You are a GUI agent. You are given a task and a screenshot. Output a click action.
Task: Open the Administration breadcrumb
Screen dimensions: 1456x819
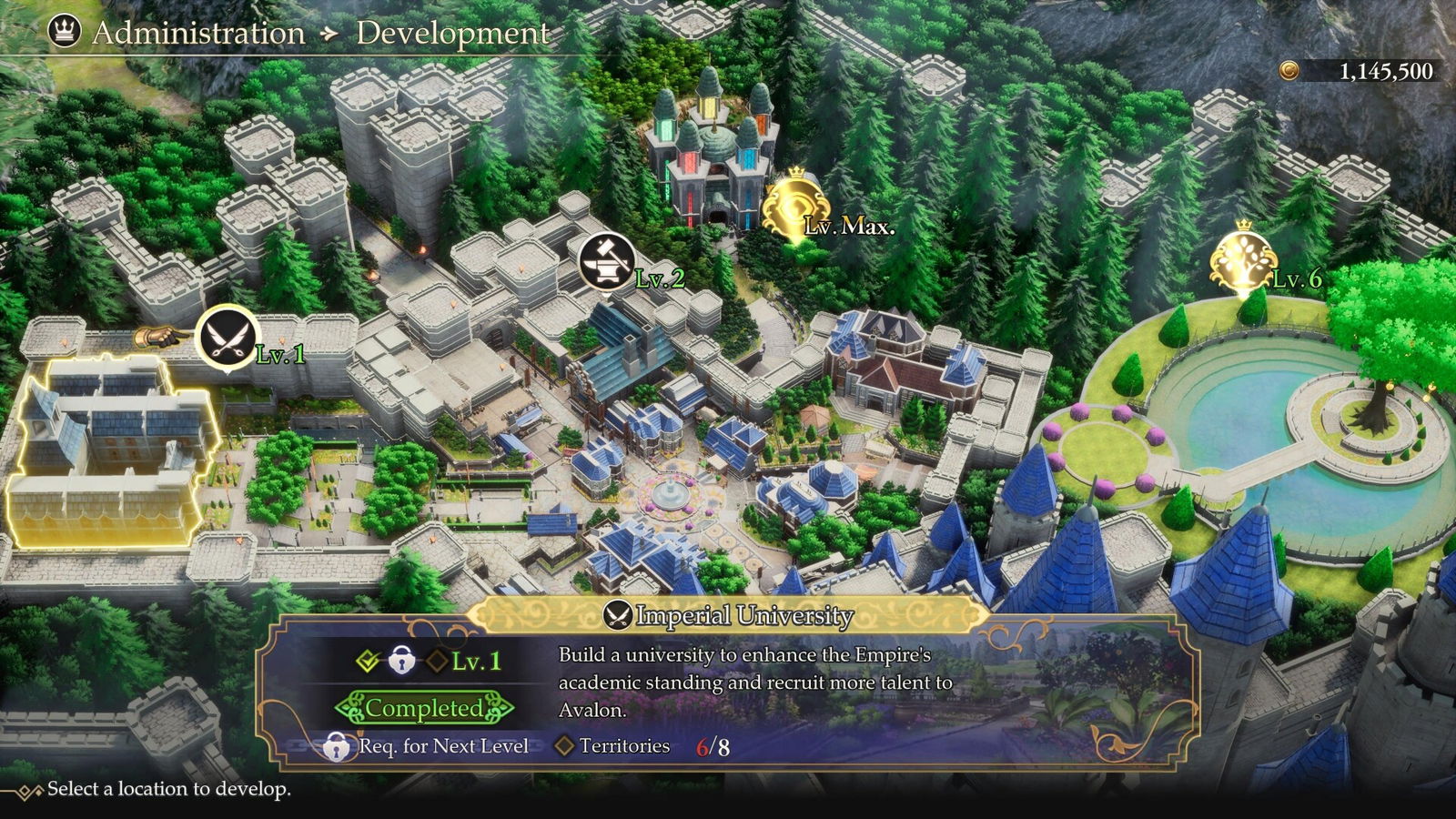point(198,33)
